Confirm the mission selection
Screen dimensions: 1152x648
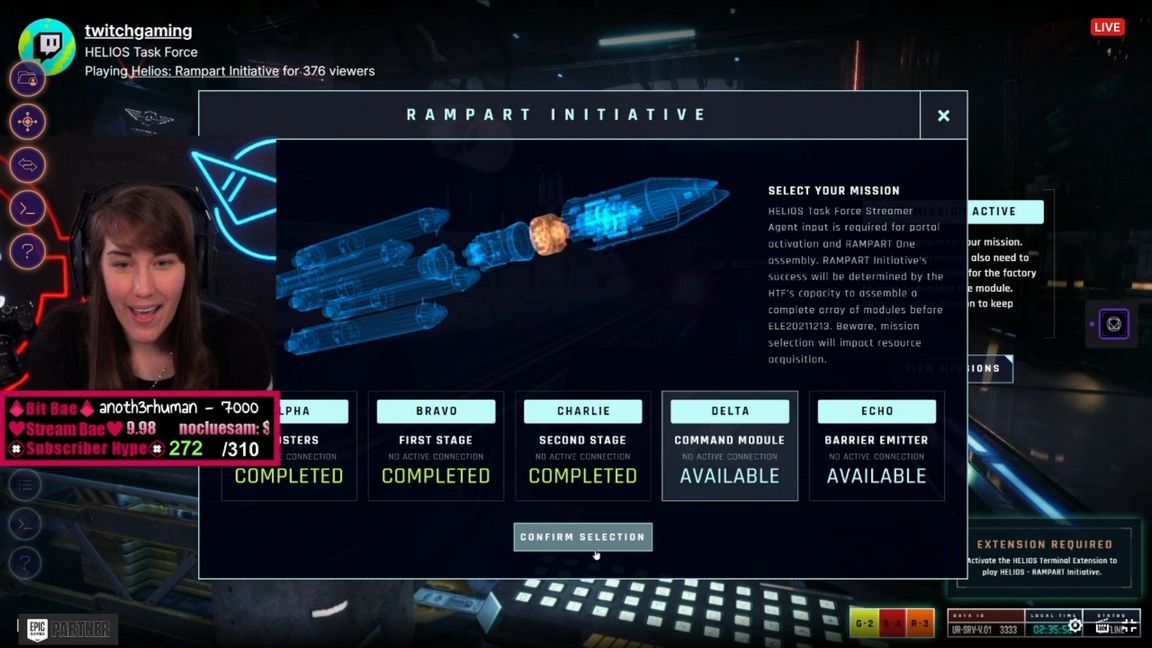point(583,537)
